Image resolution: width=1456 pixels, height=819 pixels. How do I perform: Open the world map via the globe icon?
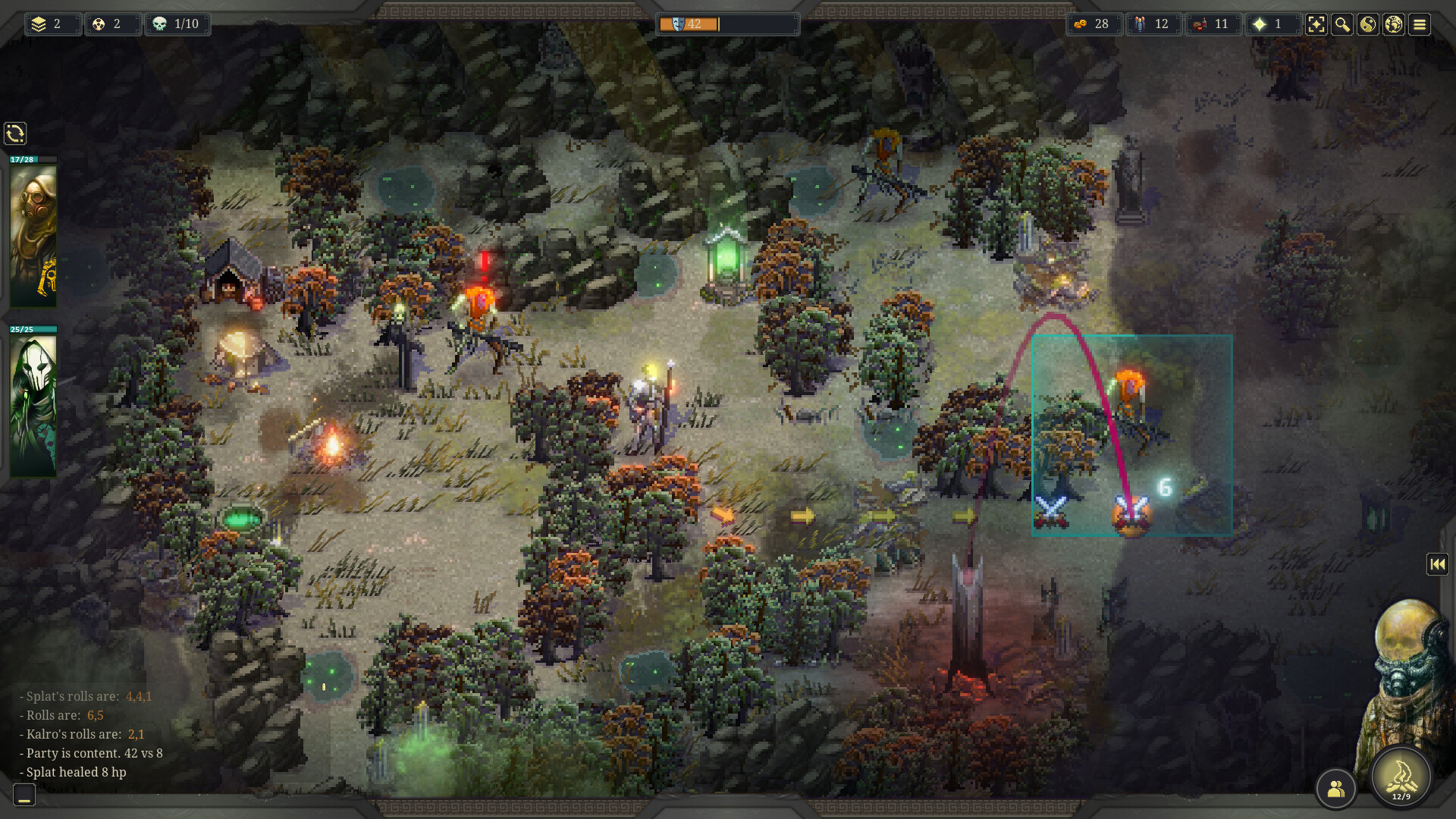pos(1392,25)
